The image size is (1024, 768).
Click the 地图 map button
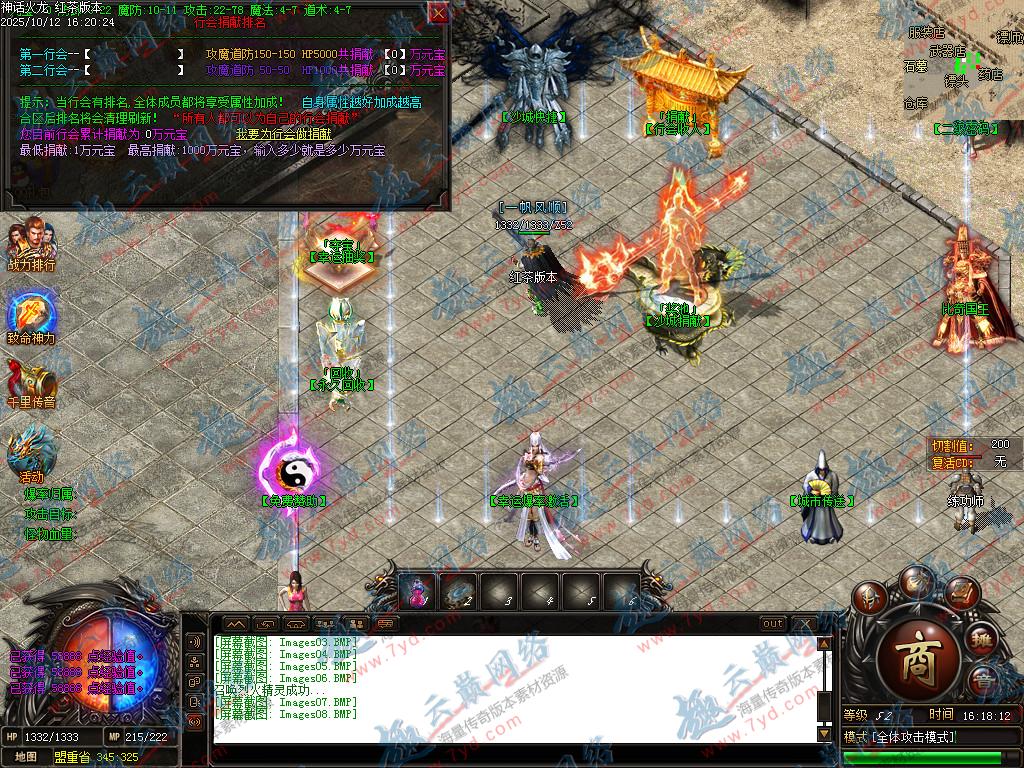point(26,756)
